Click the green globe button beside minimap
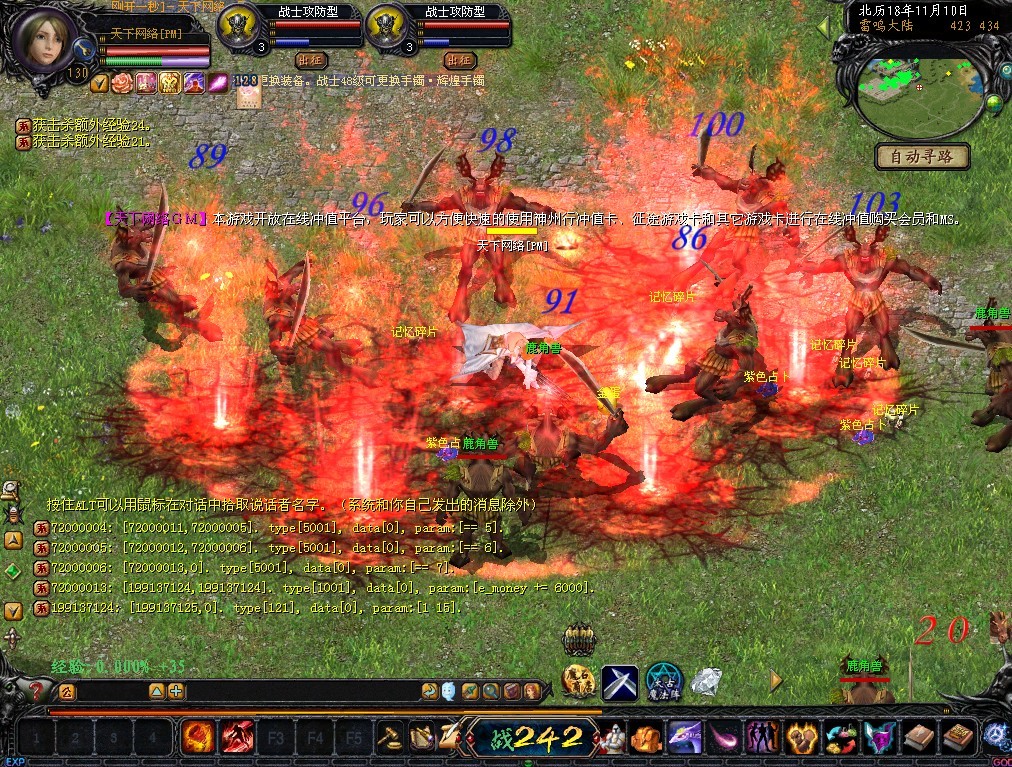The width and height of the screenshot is (1012, 767). click(x=995, y=102)
